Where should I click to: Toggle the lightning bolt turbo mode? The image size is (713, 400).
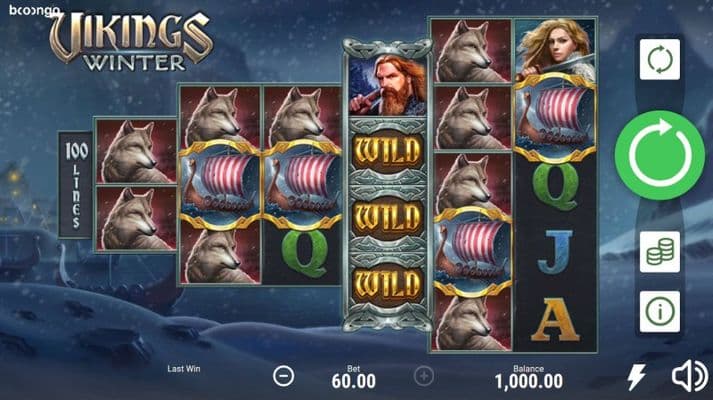(636, 376)
